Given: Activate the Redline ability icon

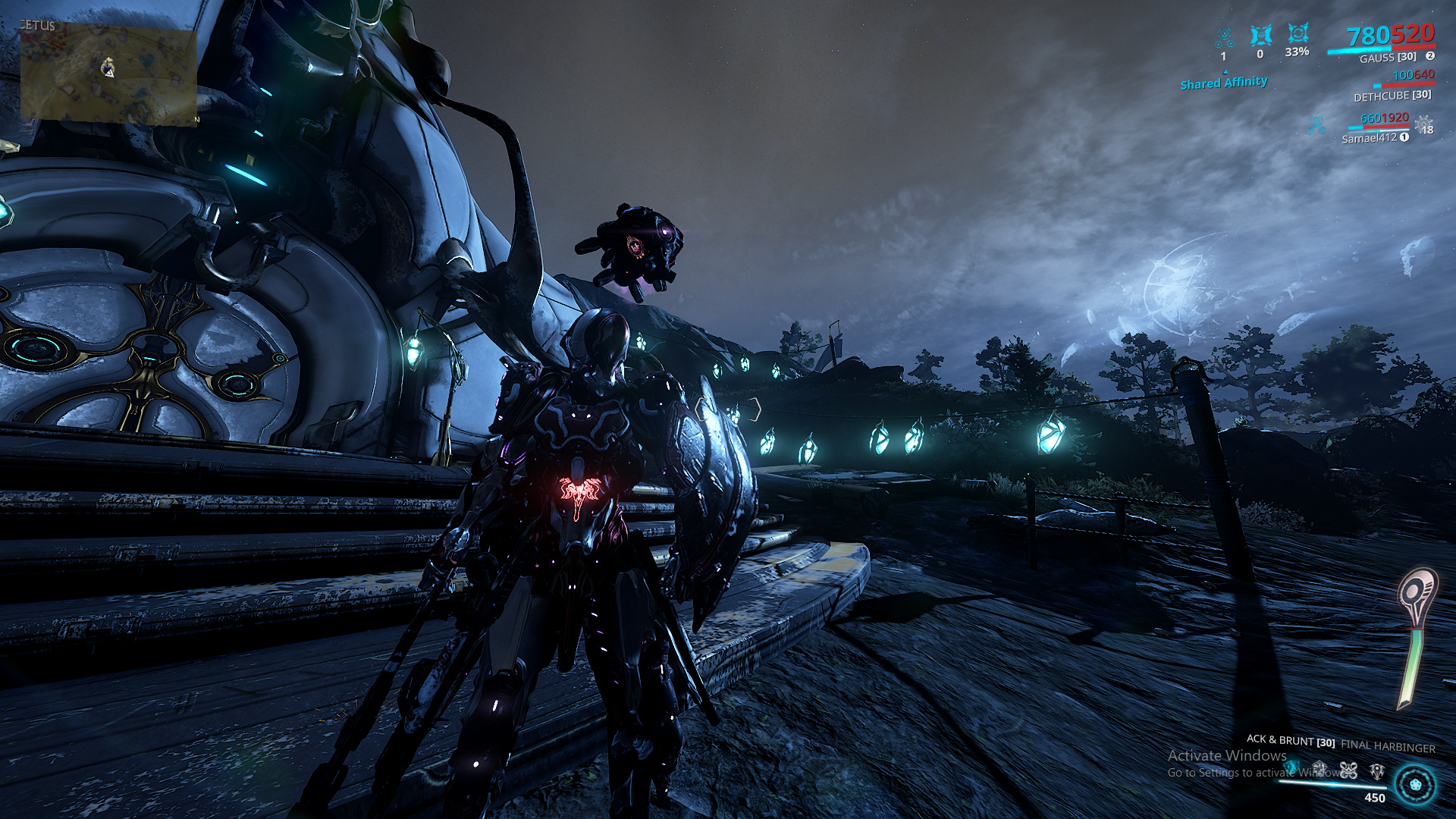Looking at the screenshot, I should [x=1377, y=771].
